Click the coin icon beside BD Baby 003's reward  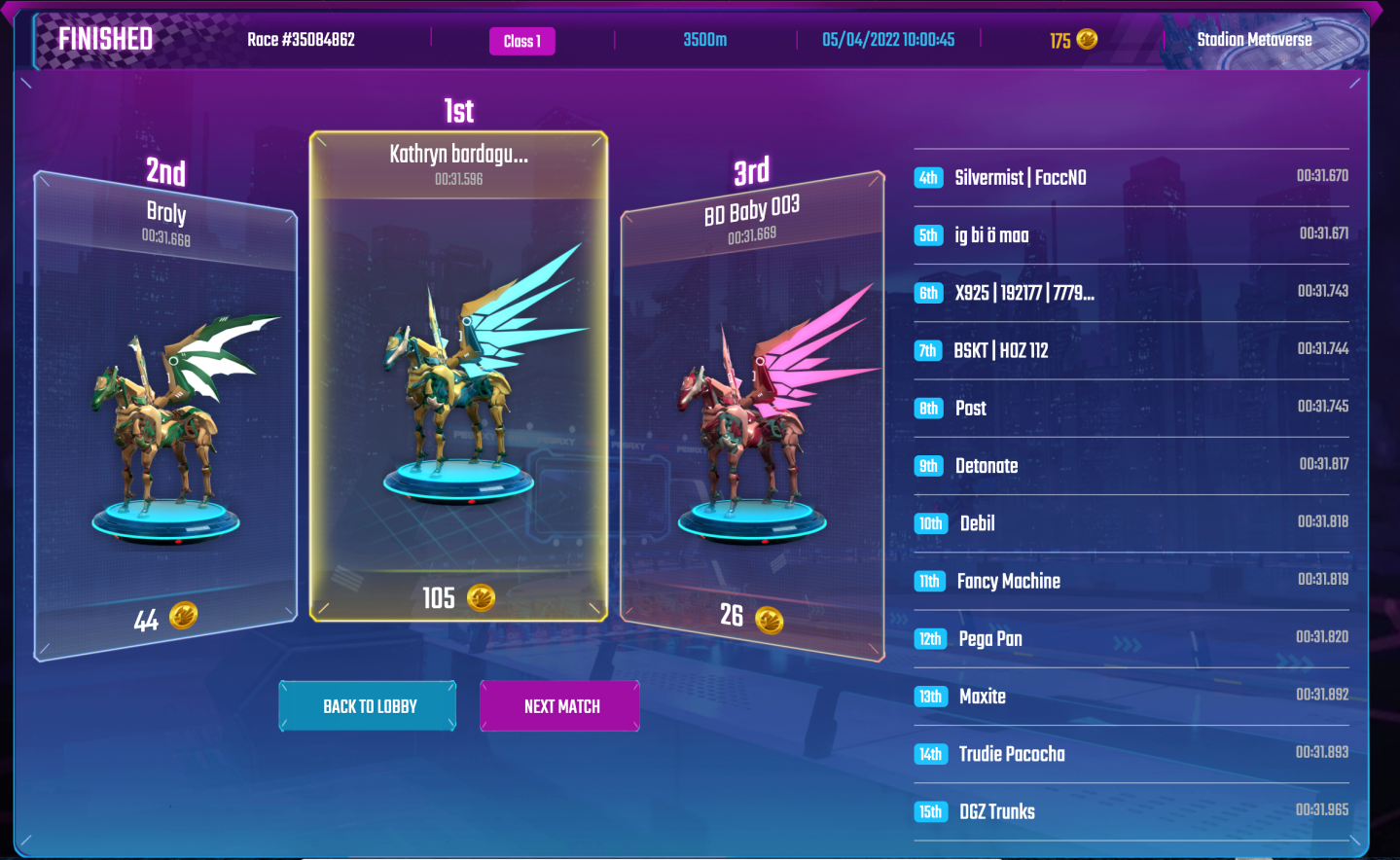point(771,621)
